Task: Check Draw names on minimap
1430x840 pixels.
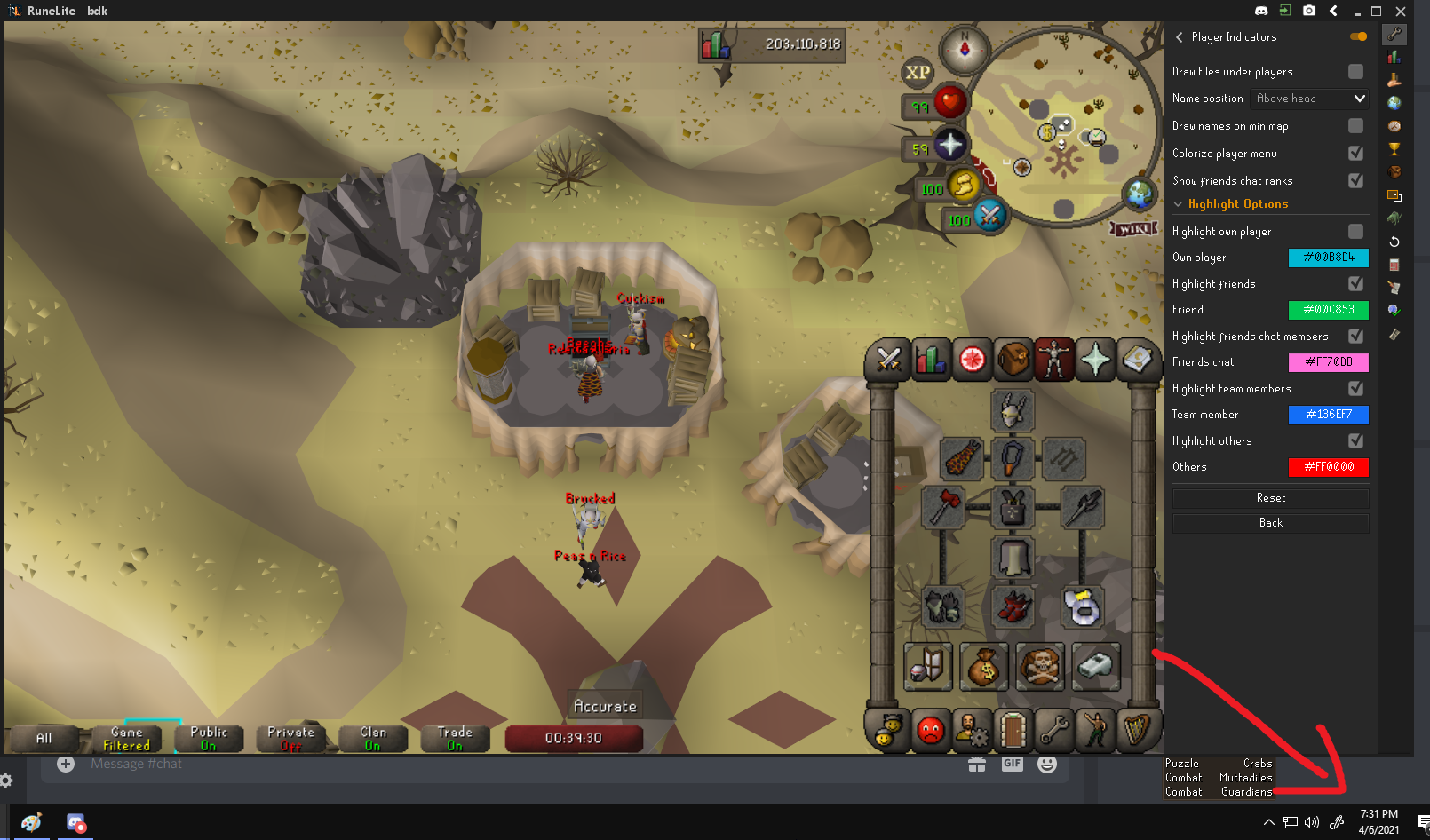Action: (1355, 126)
